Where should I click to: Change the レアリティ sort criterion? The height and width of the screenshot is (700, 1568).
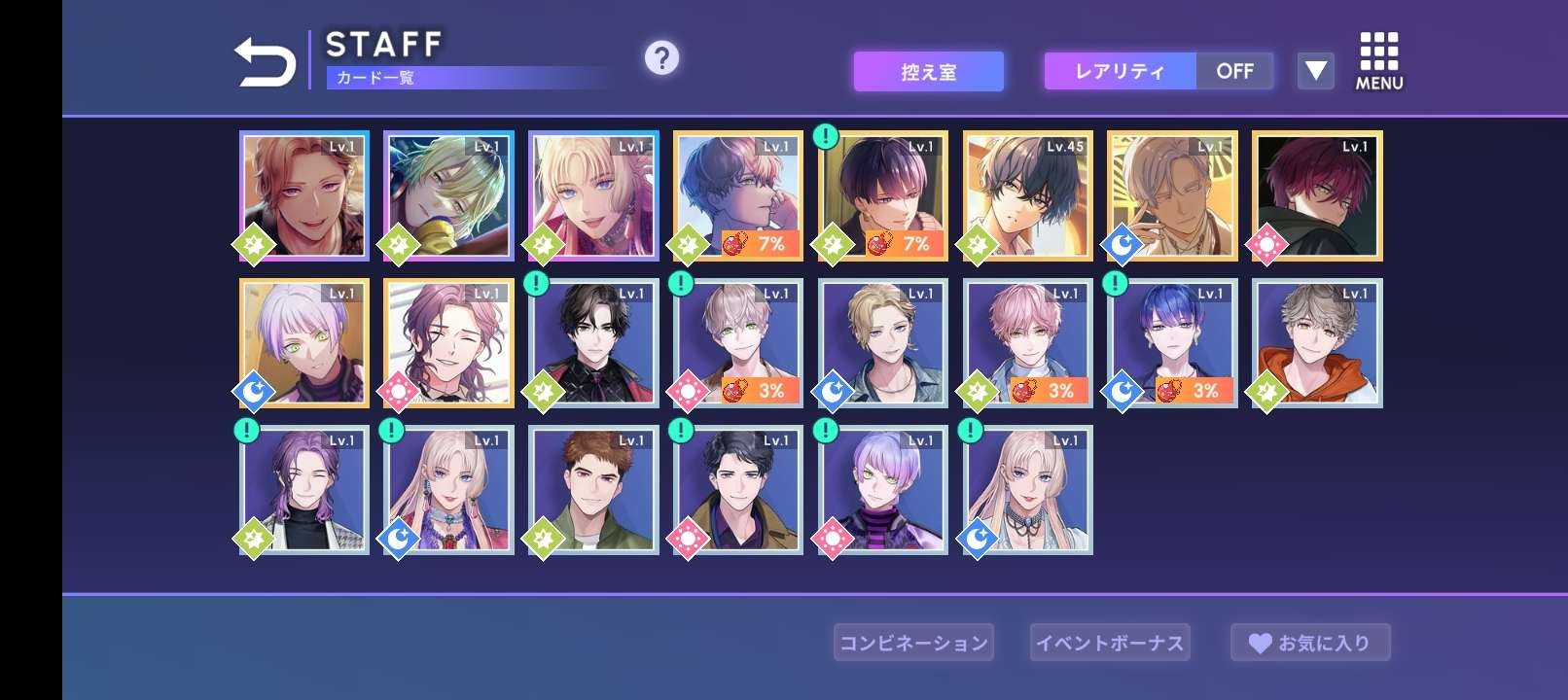point(1120,72)
